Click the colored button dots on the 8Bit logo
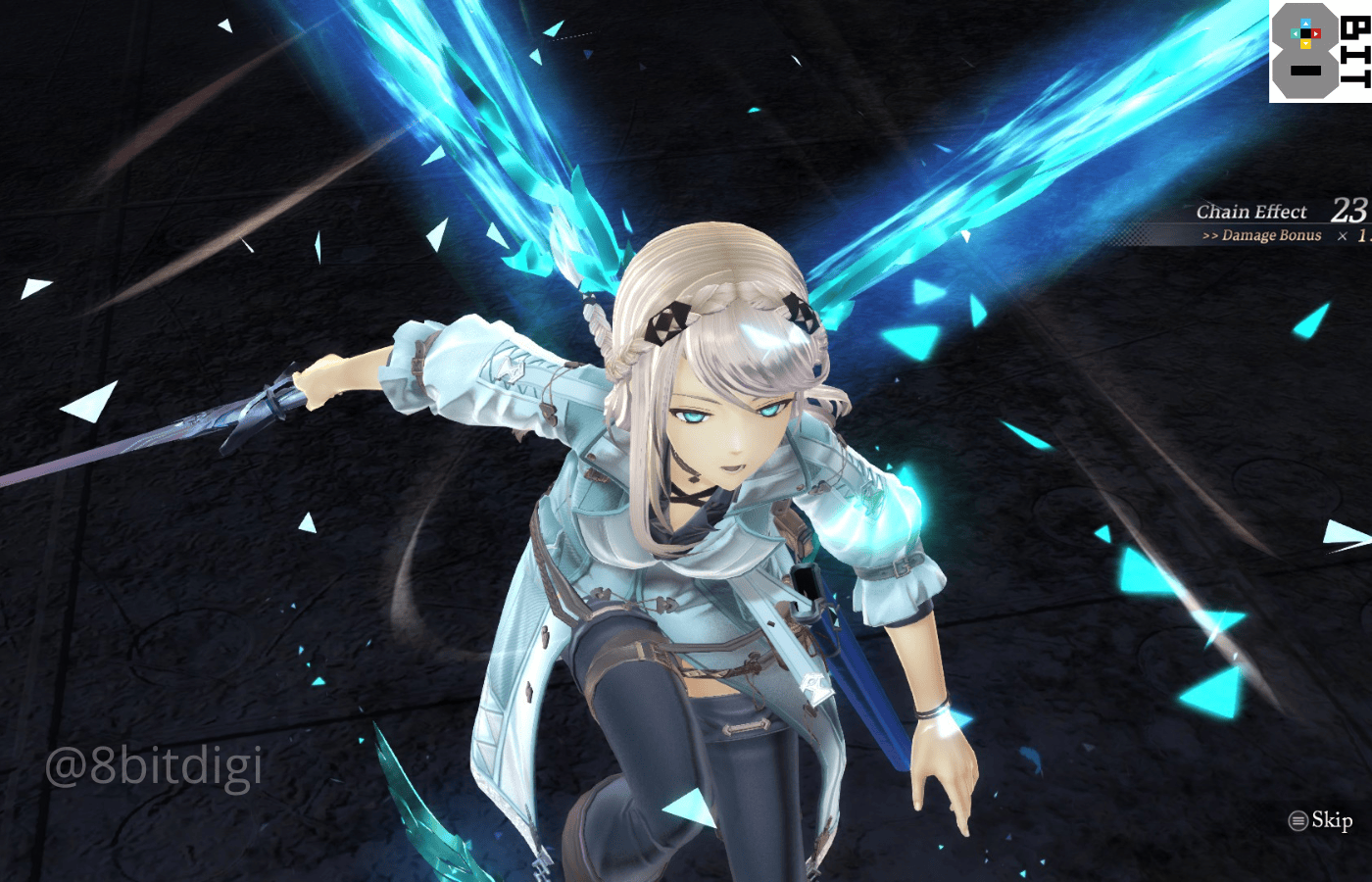1372x882 pixels. 1305,33
